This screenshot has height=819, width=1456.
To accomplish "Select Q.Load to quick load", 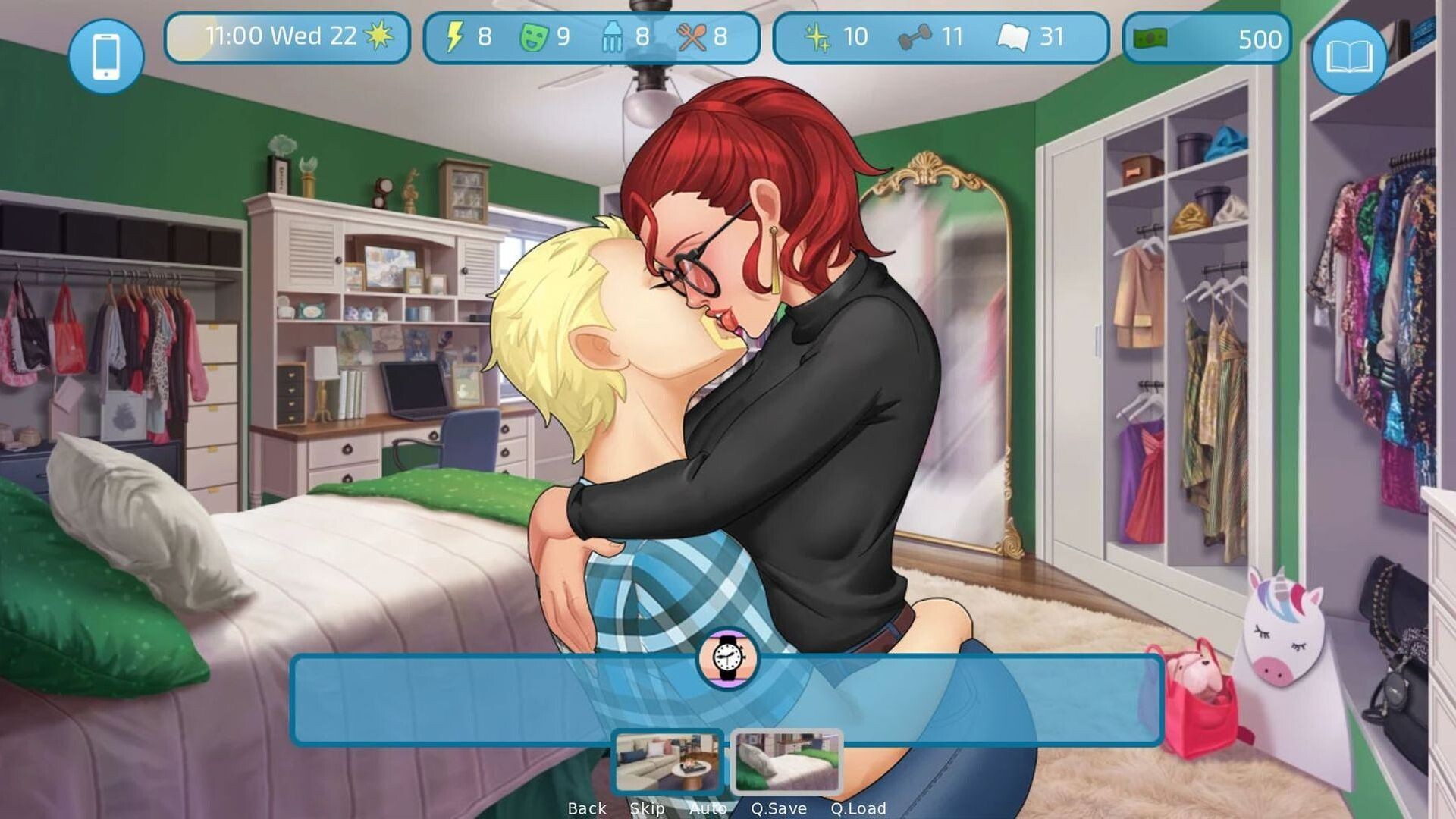I will click(861, 808).
